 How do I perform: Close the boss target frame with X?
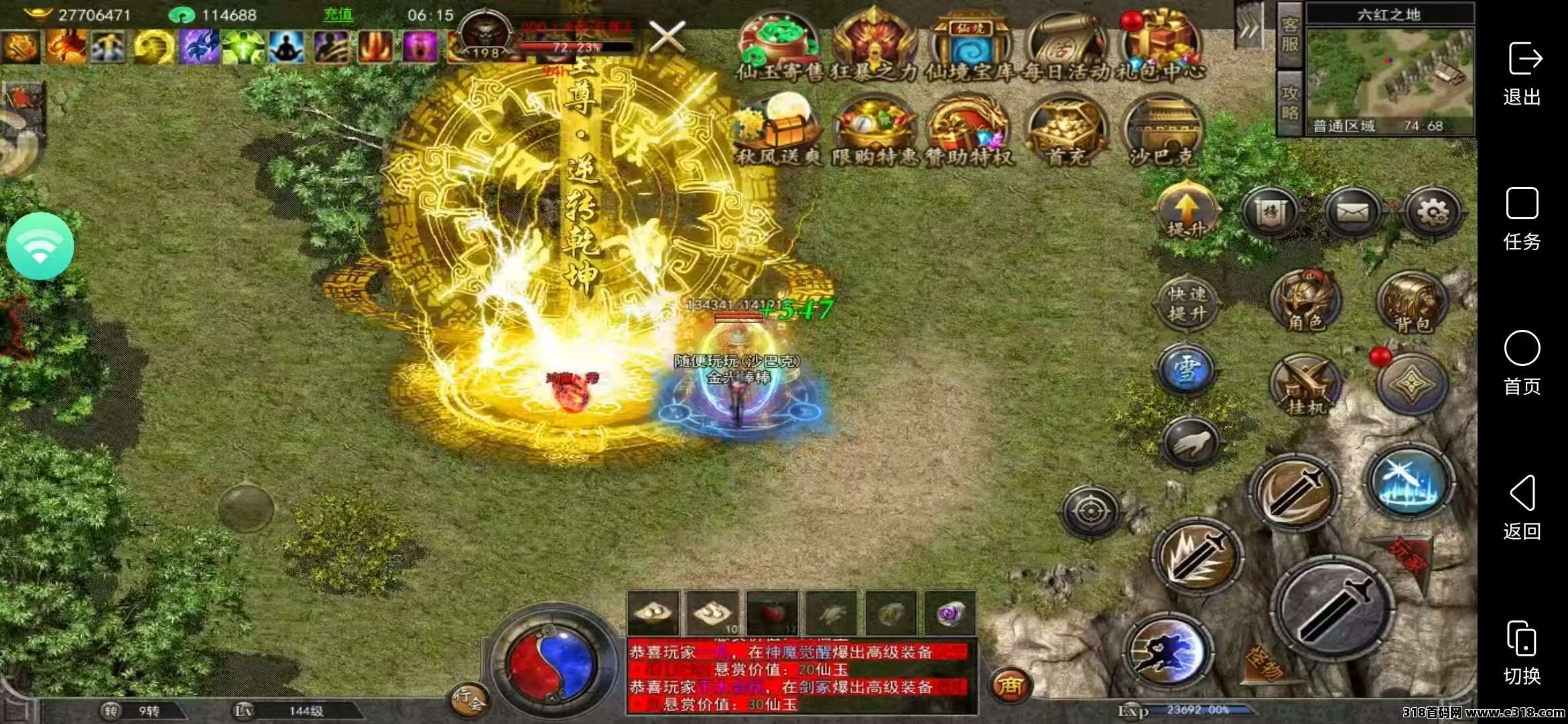coord(667,36)
